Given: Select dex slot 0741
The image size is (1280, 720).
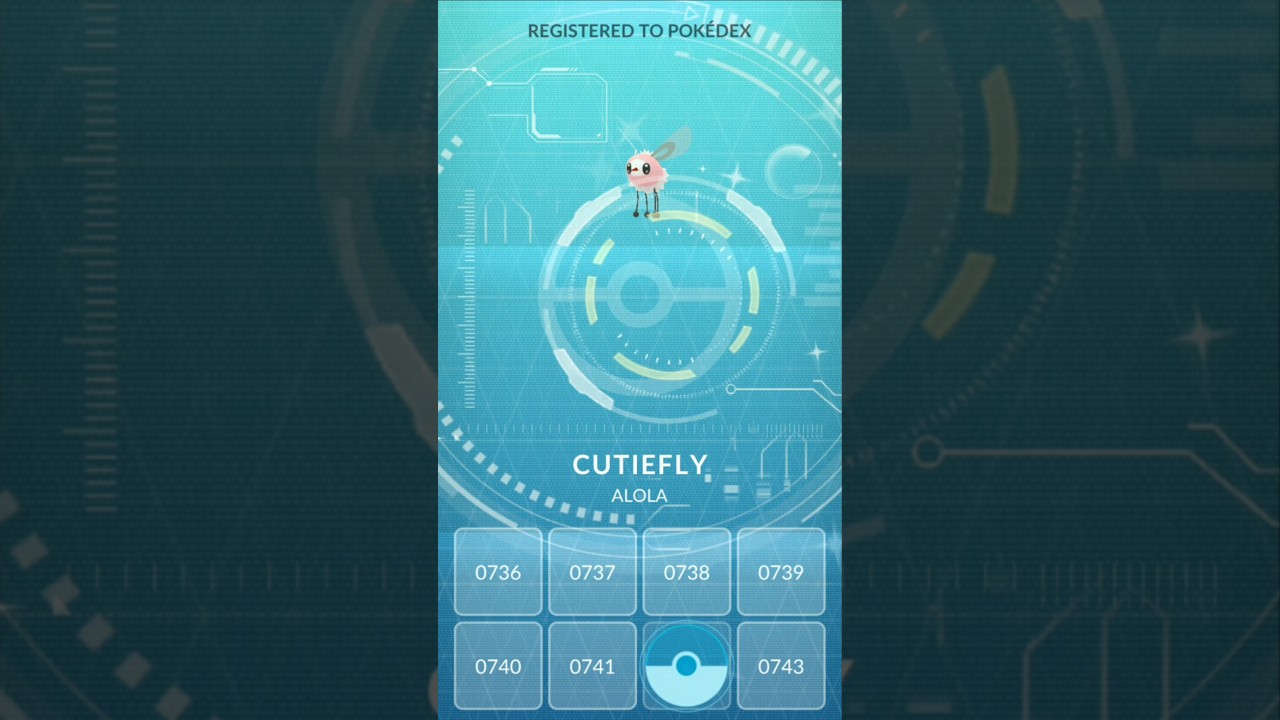Looking at the screenshot, I should 592,666.
